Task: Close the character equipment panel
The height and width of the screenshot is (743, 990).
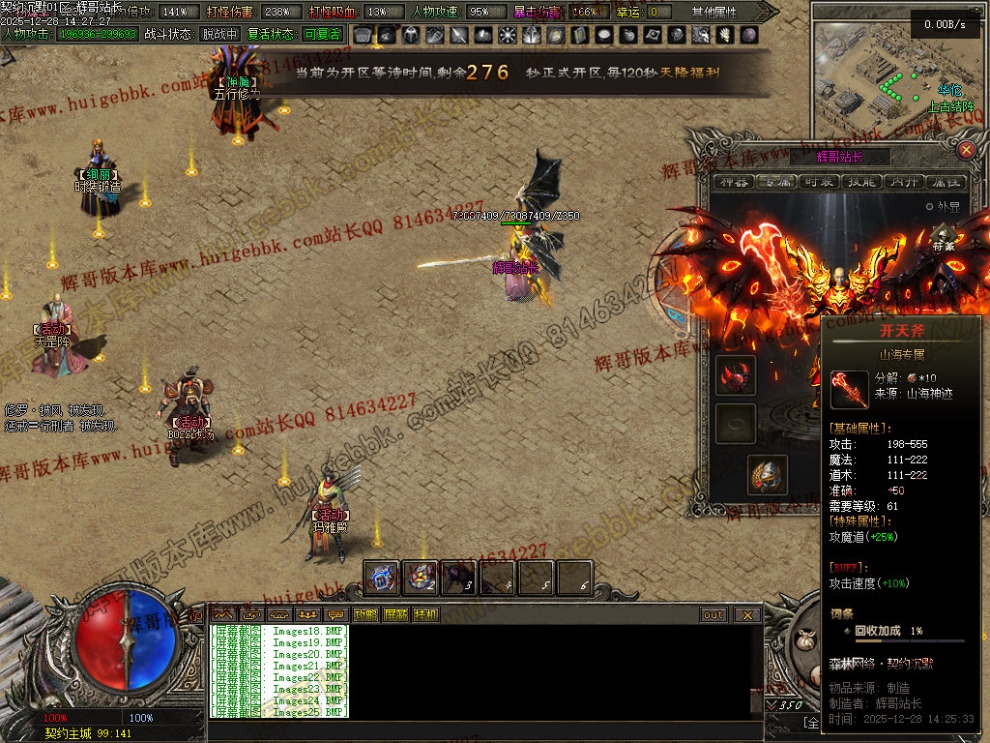Action: [x=966, y=151]
